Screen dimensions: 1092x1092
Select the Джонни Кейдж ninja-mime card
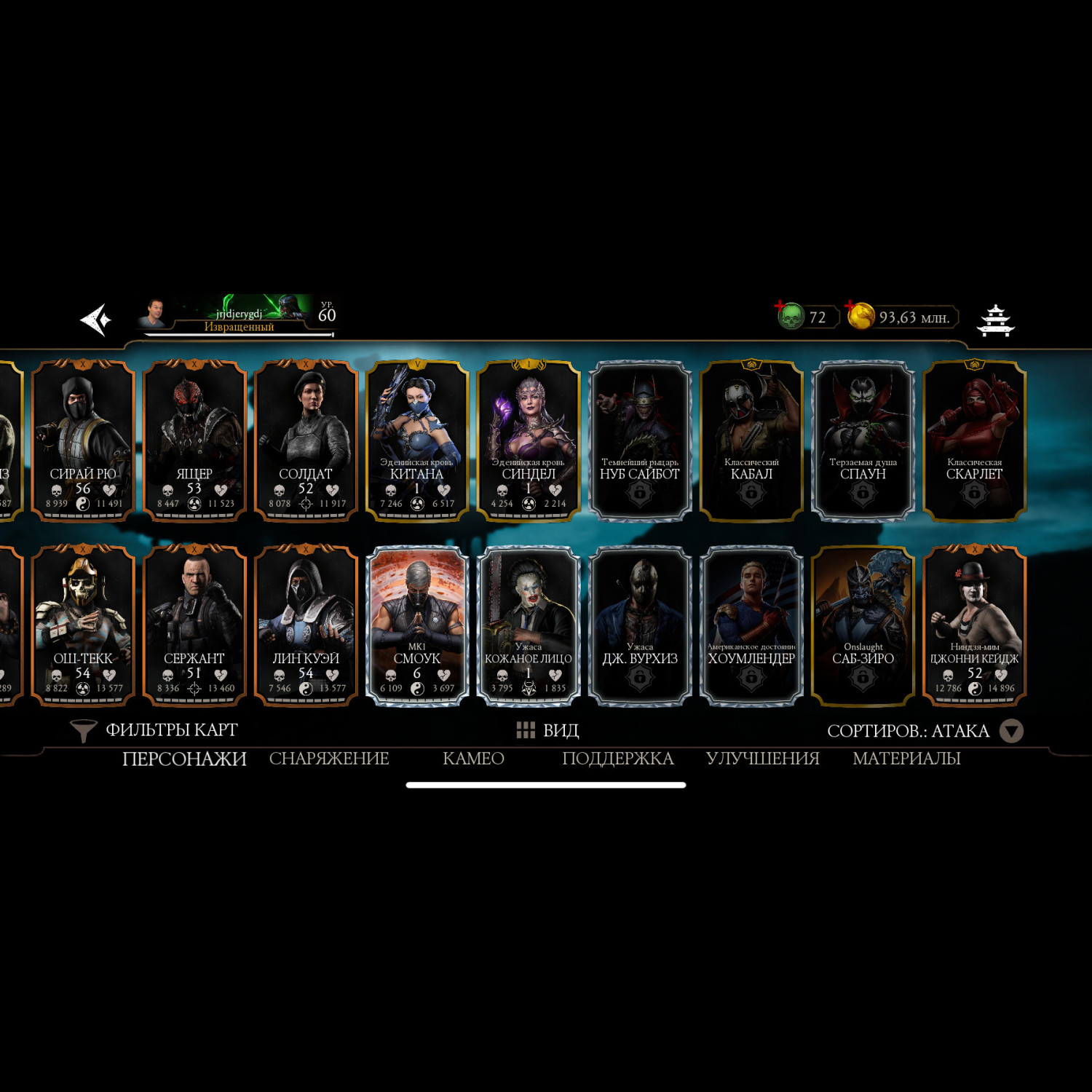tap(974, 625)
